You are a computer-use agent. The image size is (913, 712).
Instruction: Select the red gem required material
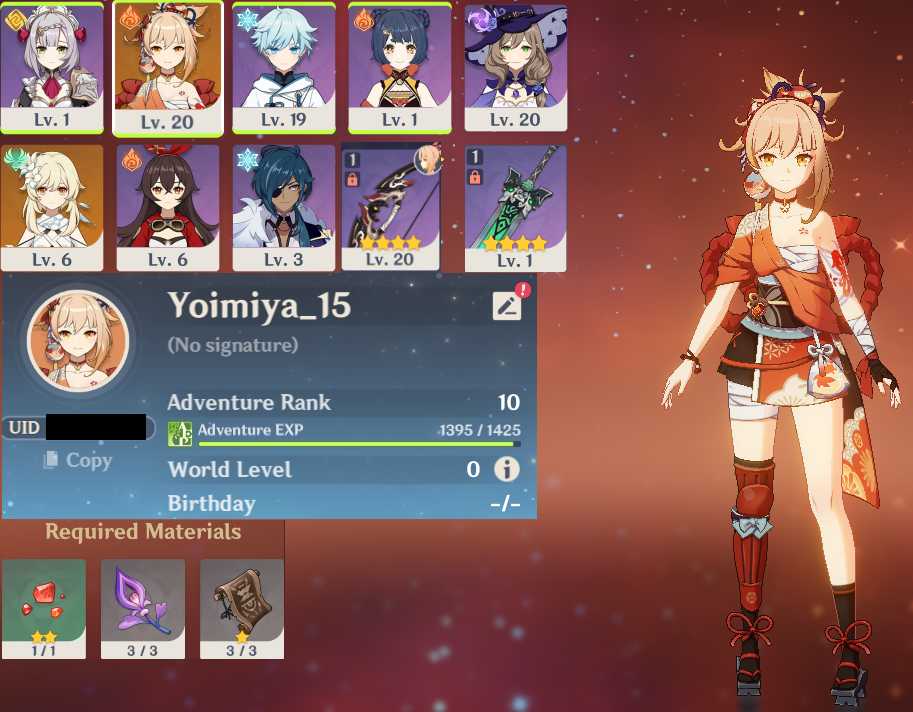point(44,608)
